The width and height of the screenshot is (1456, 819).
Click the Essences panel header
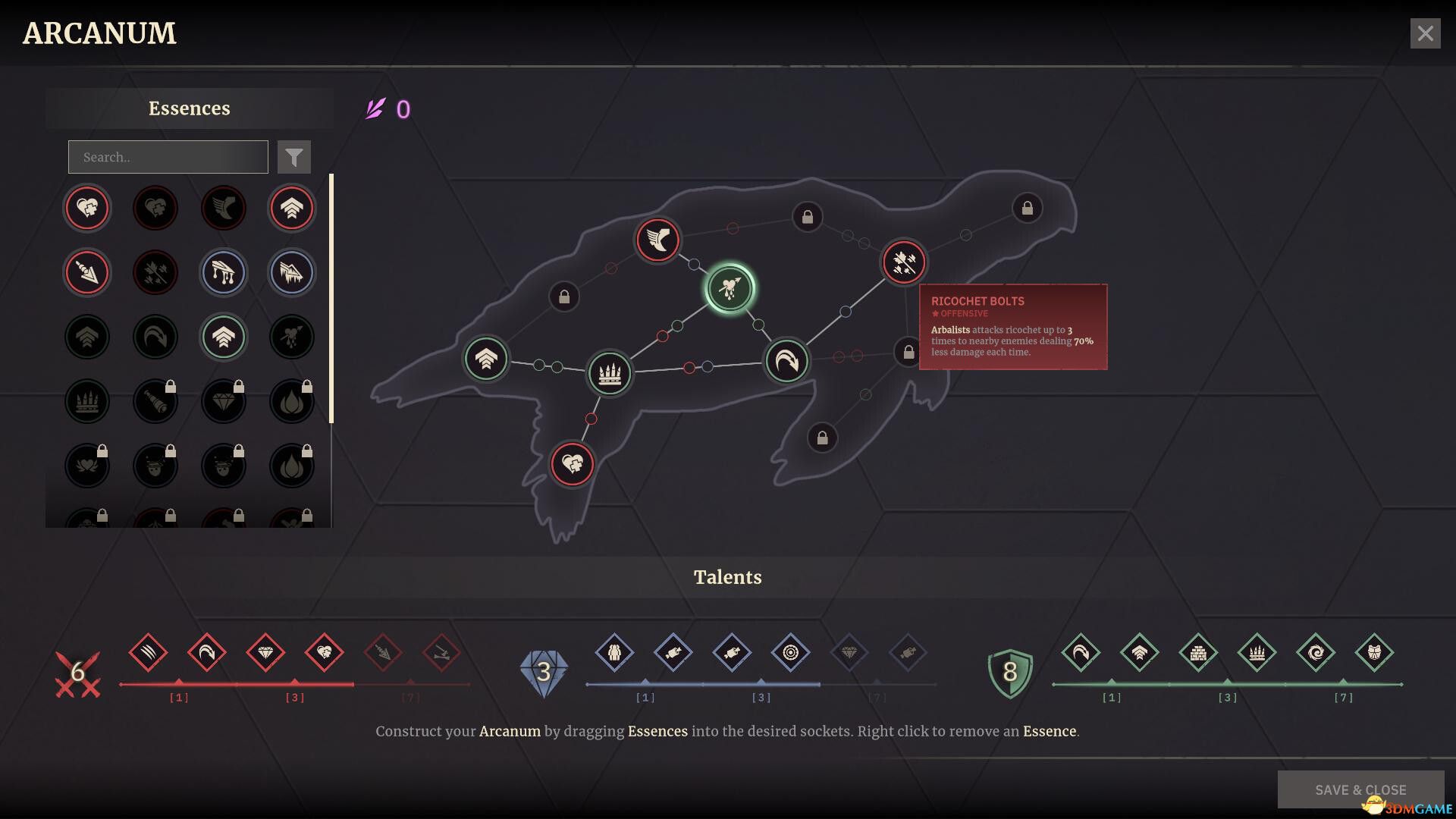[x=189, y=108]
